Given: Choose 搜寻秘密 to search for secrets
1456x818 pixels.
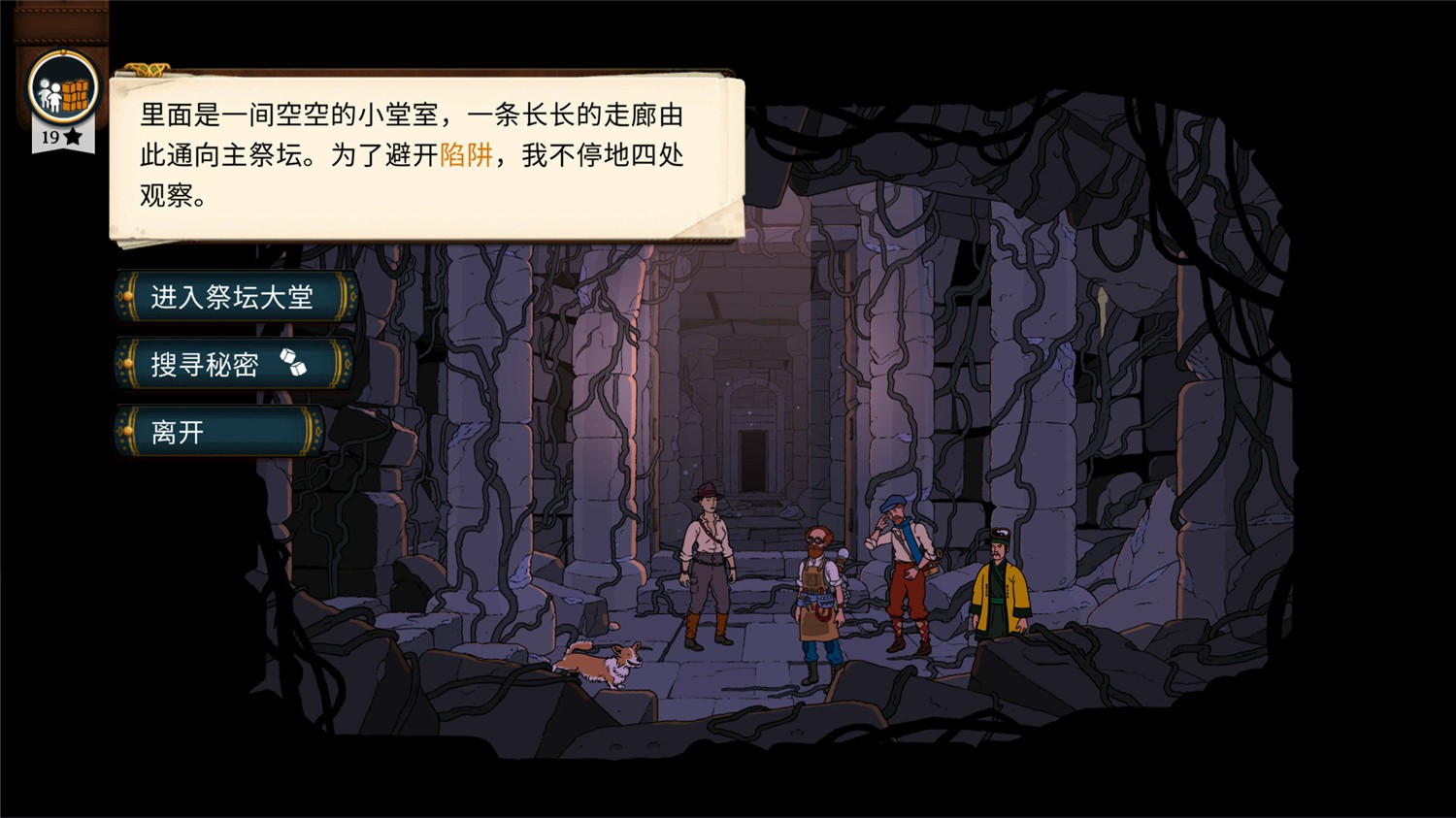Looking at the screenshot, I should click(206, 365).
